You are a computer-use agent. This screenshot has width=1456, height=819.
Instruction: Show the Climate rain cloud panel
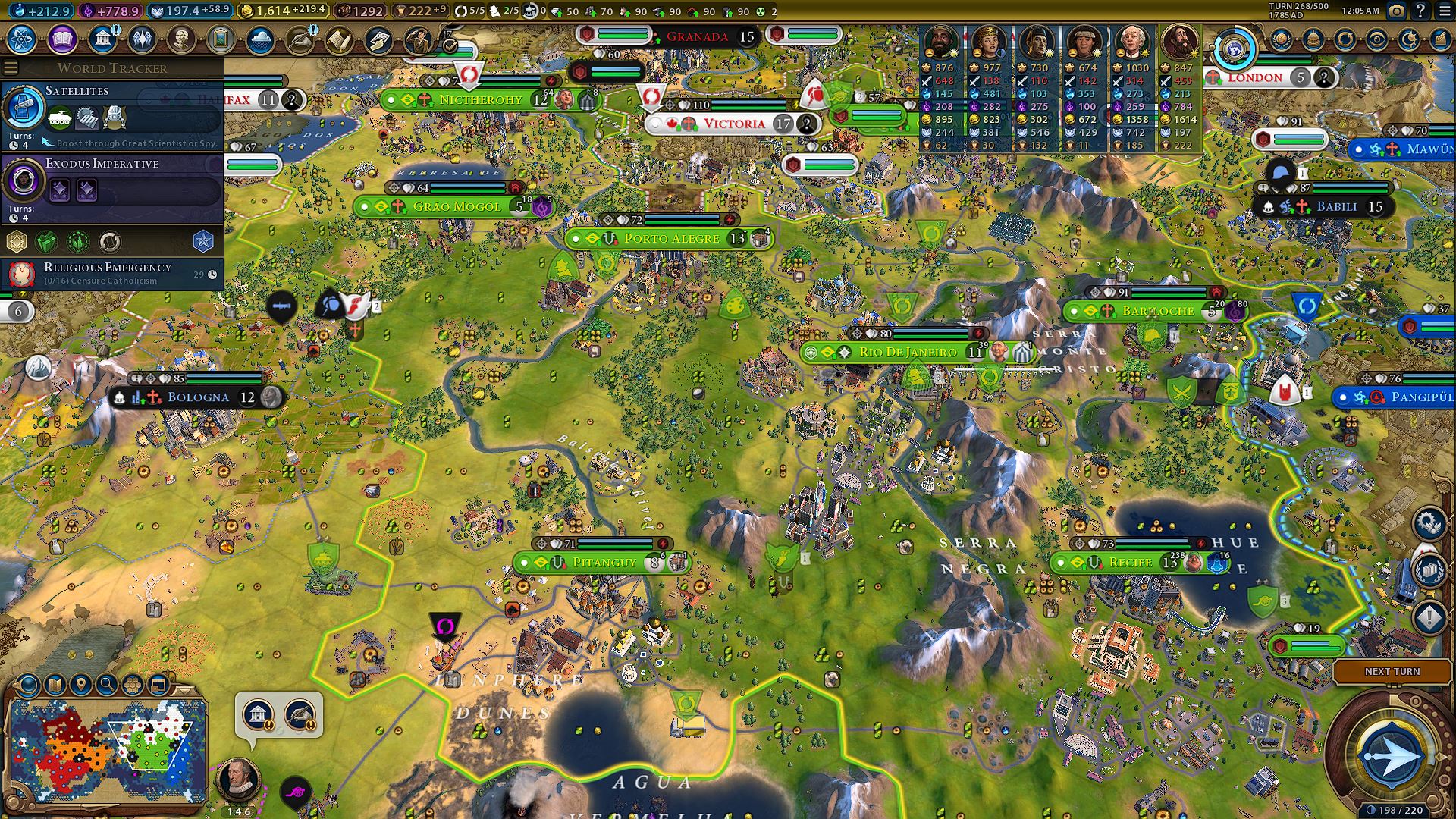click(x=260, y=39)
